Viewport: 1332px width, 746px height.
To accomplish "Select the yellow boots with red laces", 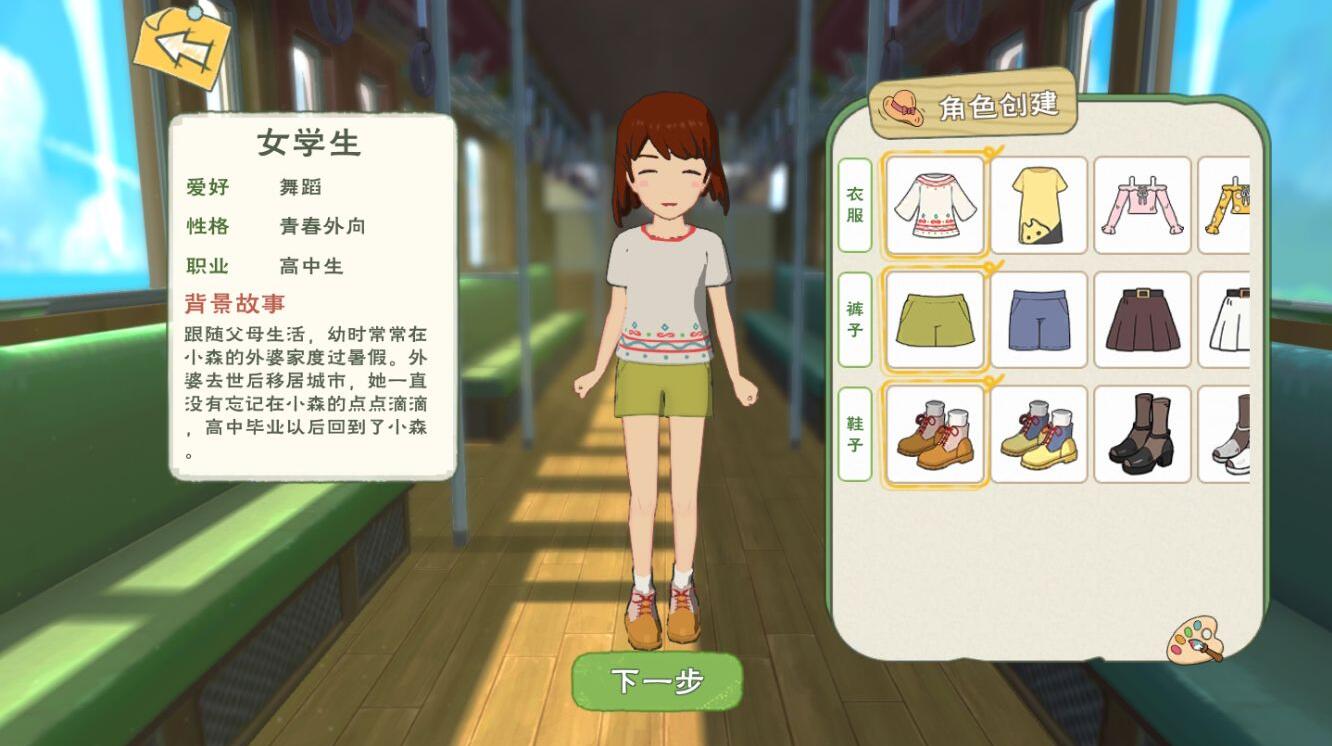I will click(x=1040, y=436).
